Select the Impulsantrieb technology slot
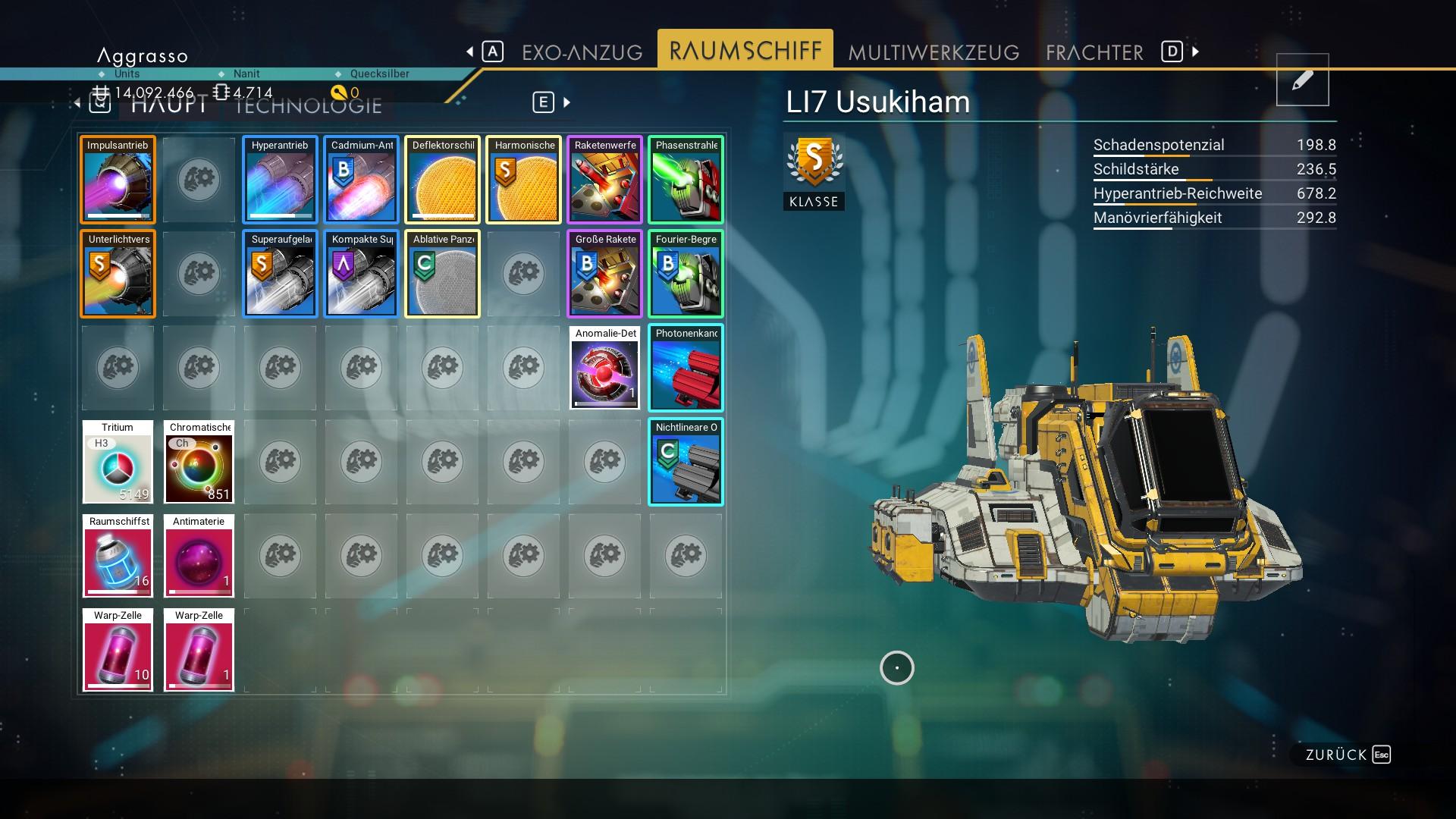This screenshot has height=819, width=1456. coord(118,180)
